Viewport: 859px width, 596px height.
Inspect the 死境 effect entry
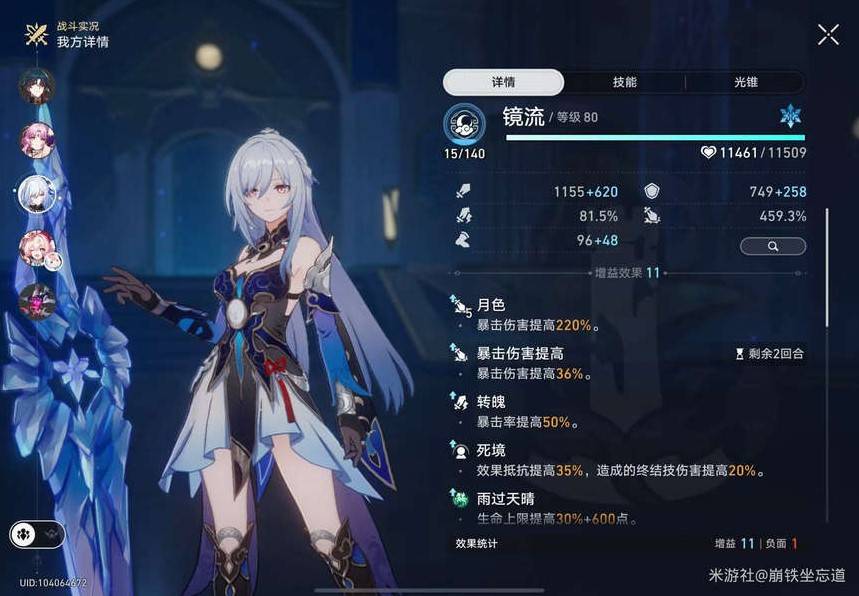click(x=560, y=461)
